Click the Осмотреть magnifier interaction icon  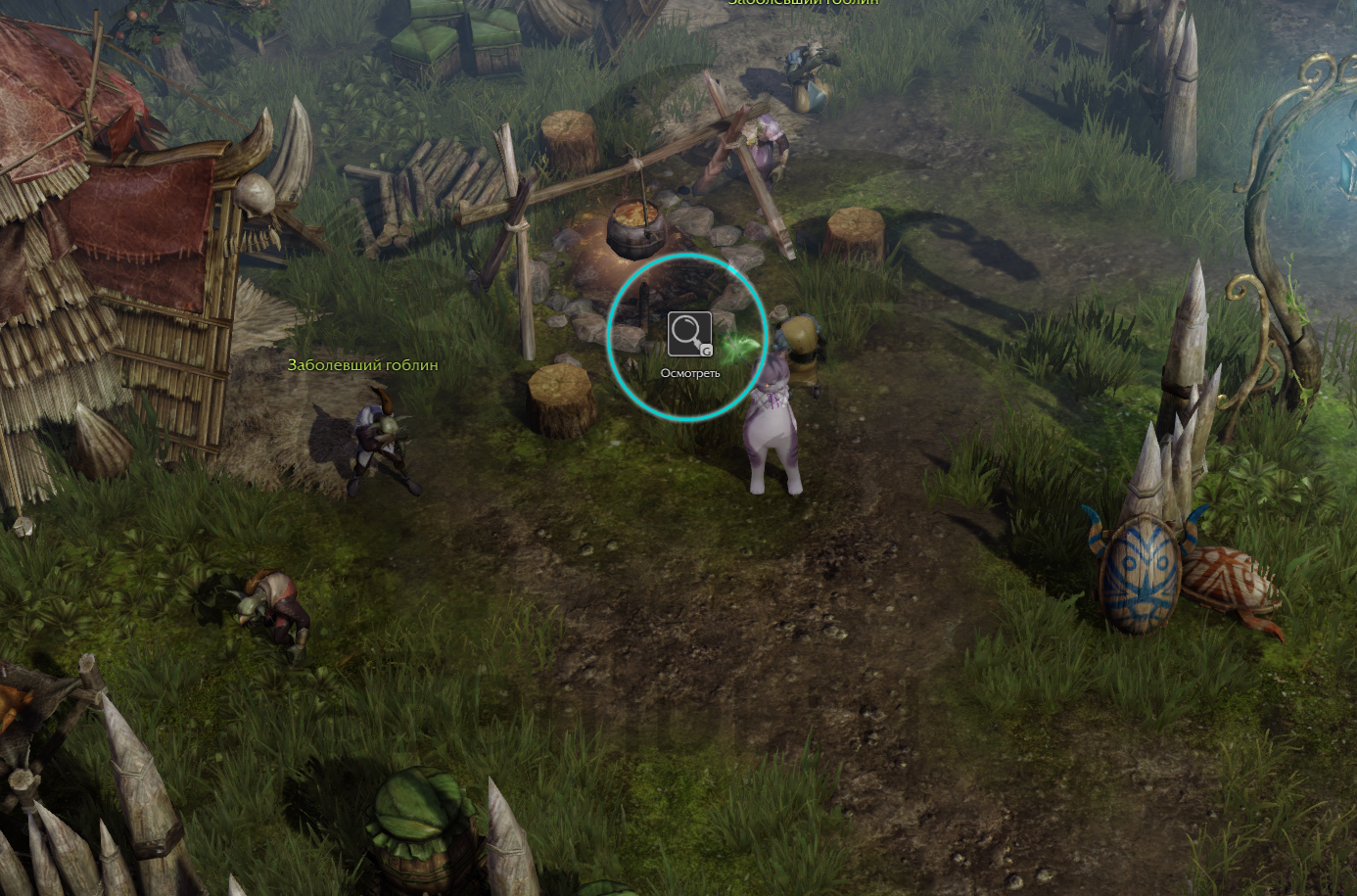[689, 335]
